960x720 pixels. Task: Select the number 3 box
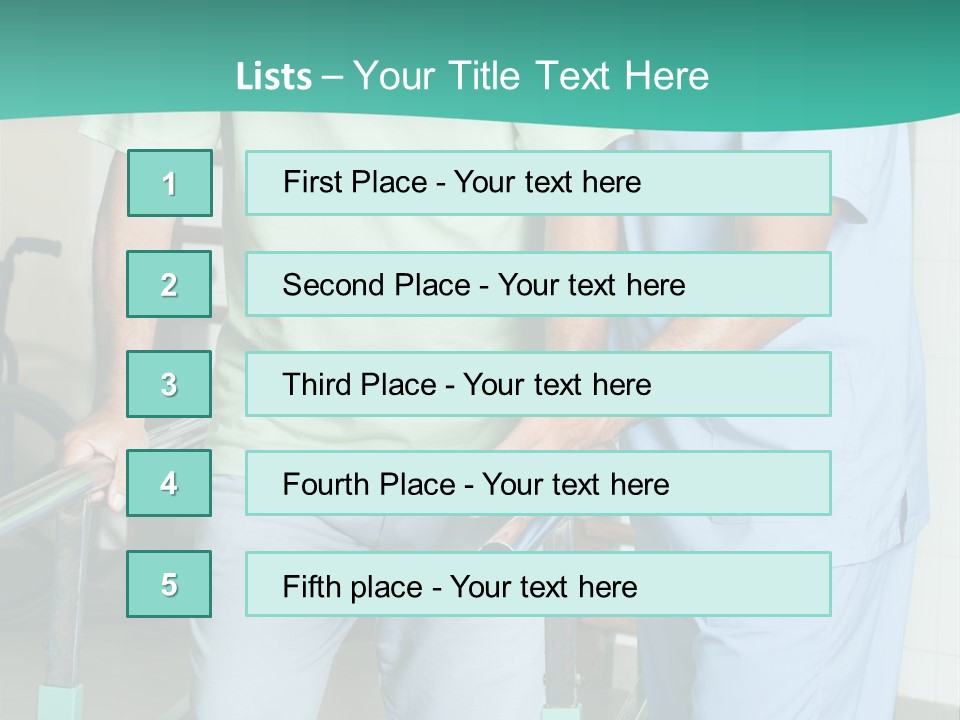click(x=169, y=384)
